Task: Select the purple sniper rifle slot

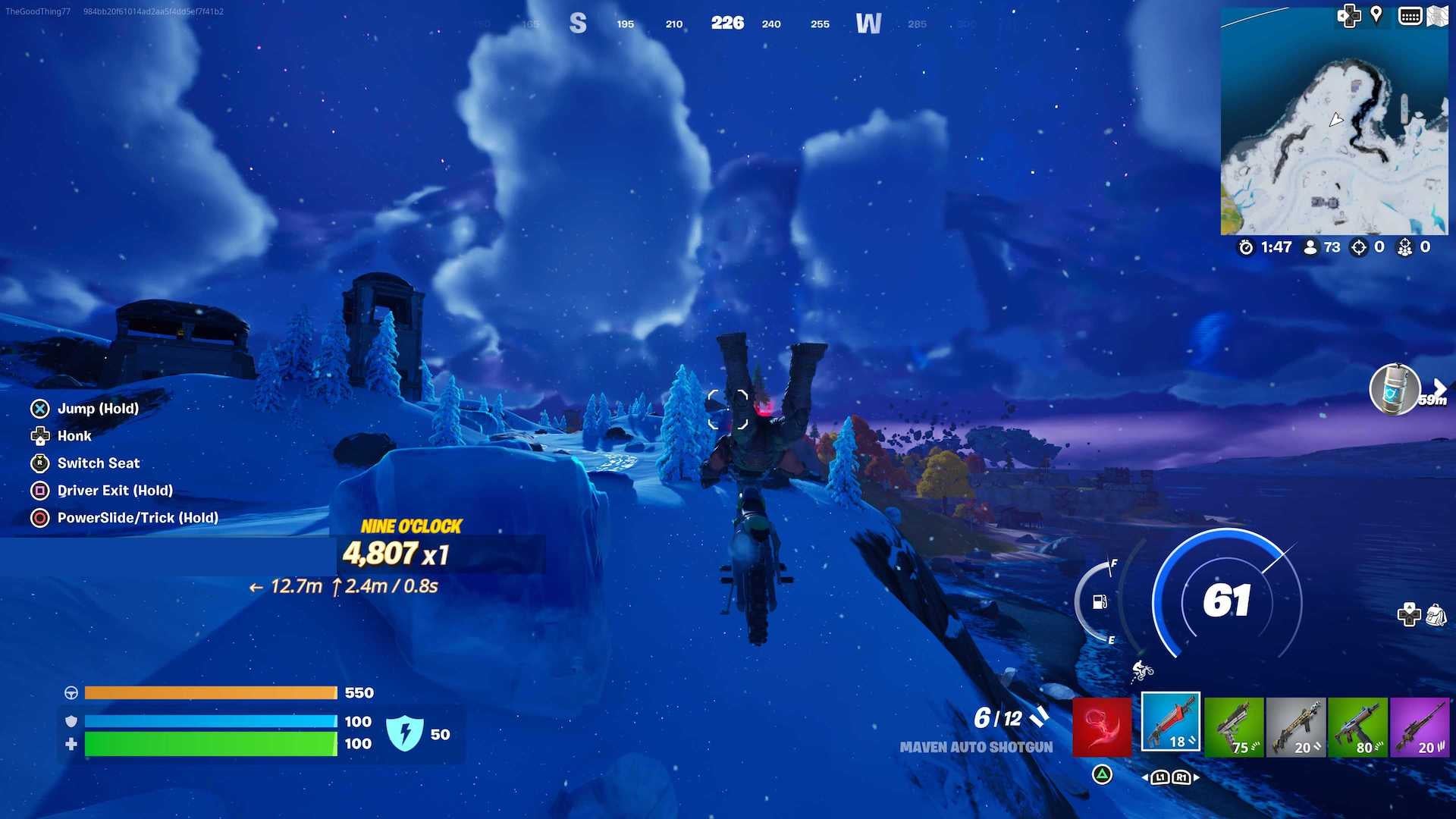Action: [1421, 726]
